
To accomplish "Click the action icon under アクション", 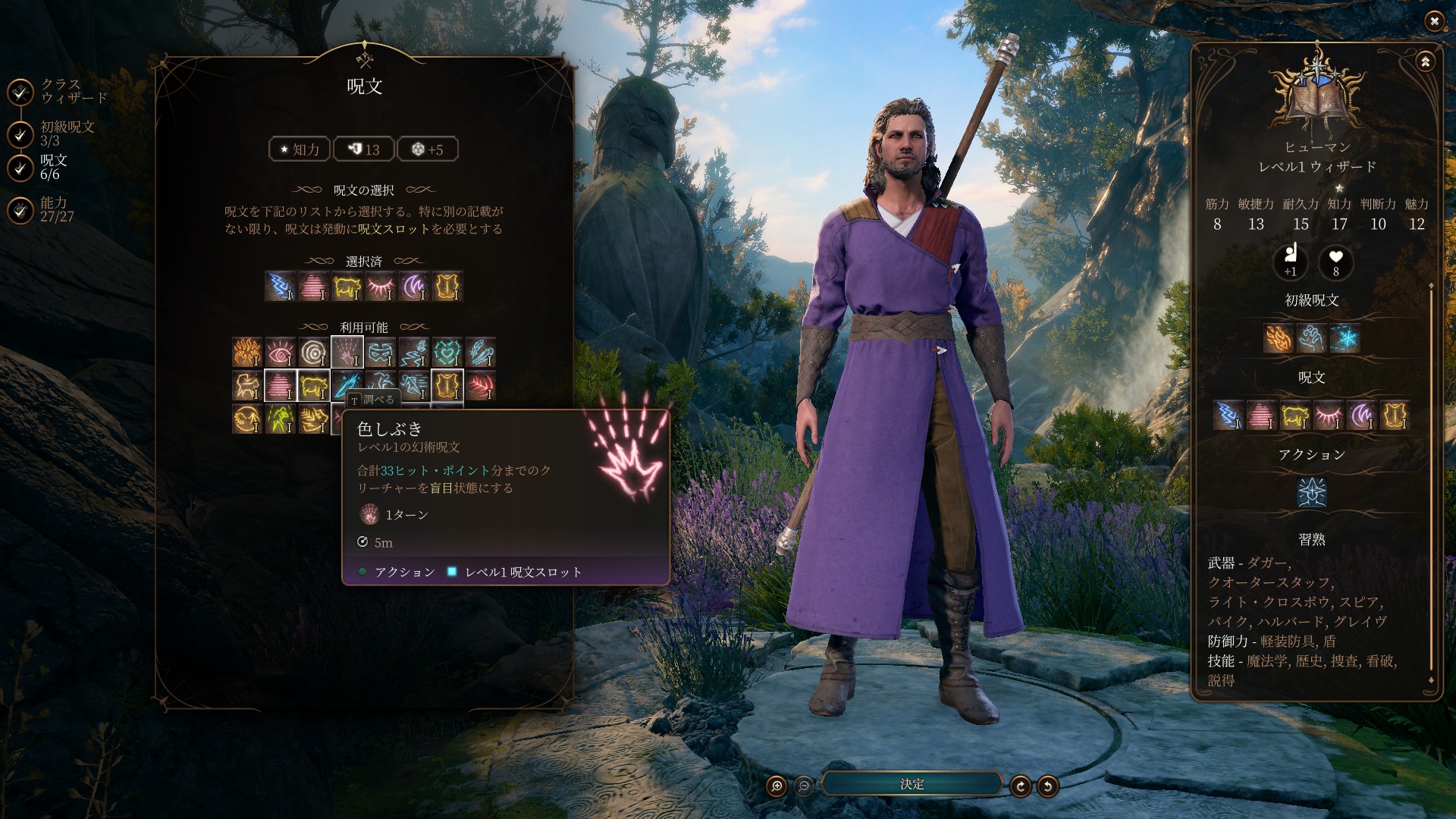I will tap(1312, 493).
